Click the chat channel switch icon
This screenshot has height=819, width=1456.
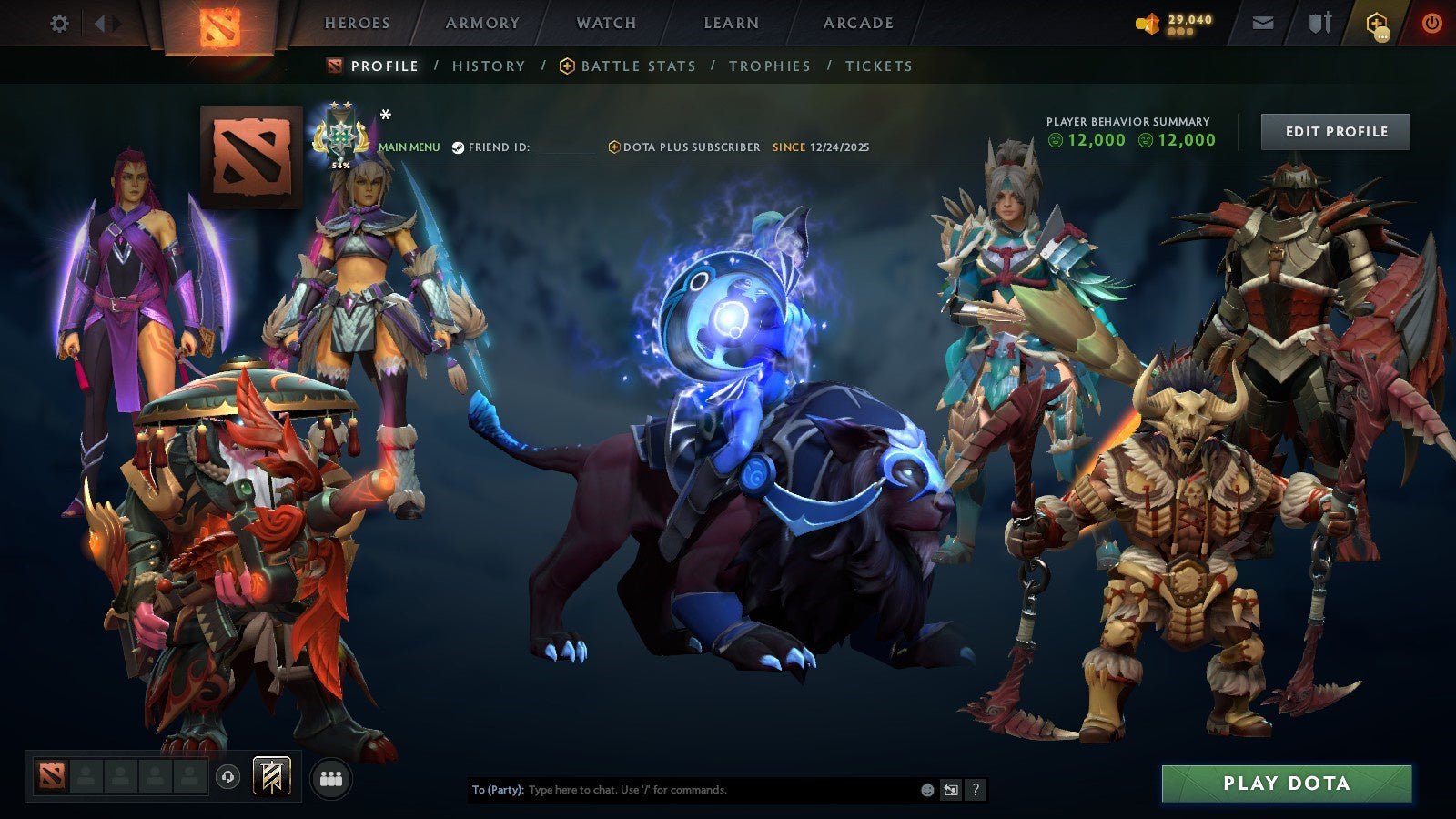point(949,790)
